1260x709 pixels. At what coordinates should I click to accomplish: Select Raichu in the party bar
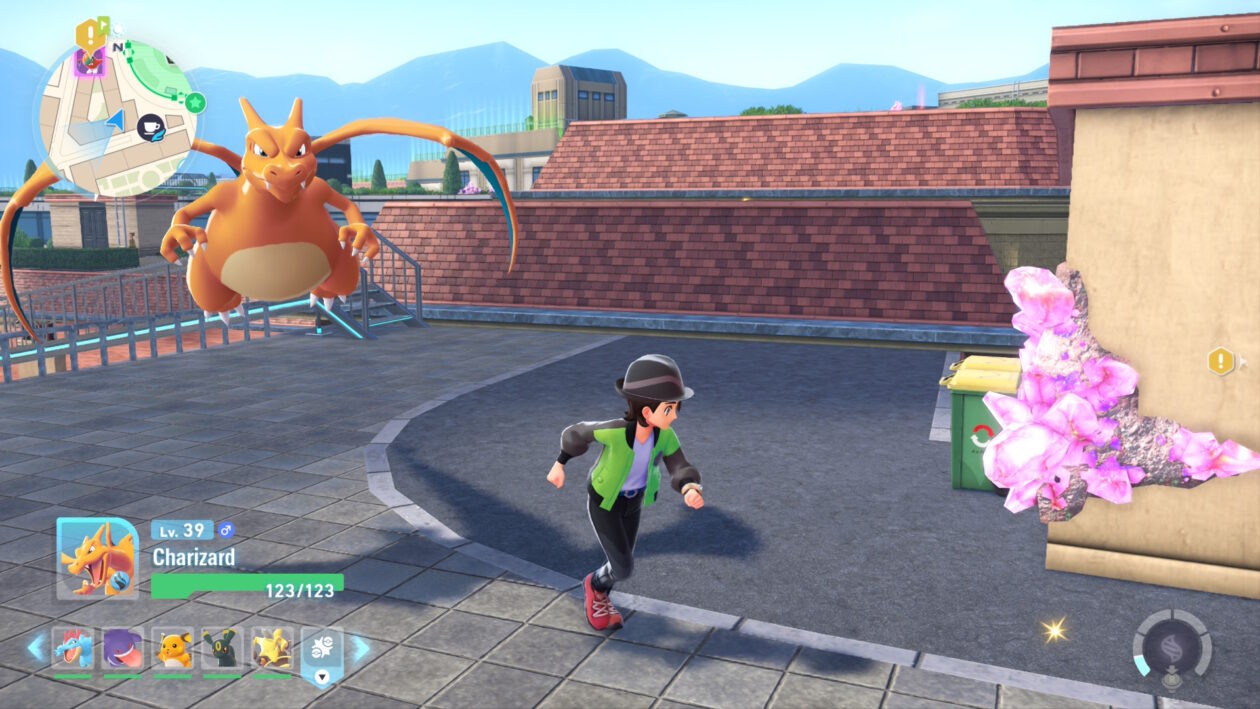tap(172, 648)
